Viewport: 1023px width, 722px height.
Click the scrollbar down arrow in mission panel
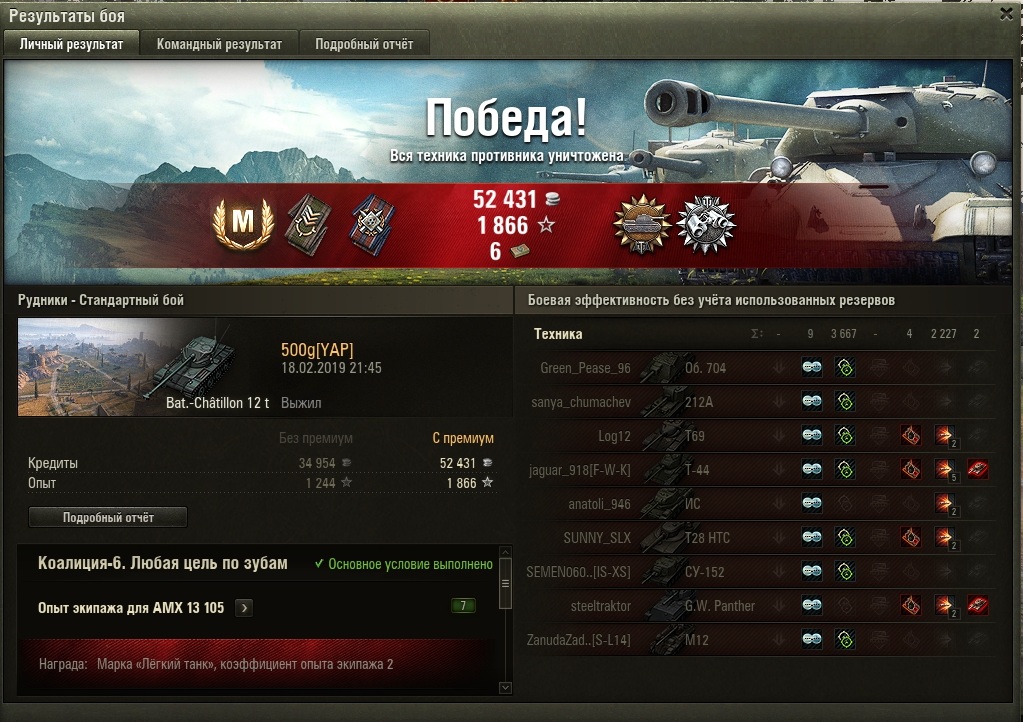click(x=505, y=687)
